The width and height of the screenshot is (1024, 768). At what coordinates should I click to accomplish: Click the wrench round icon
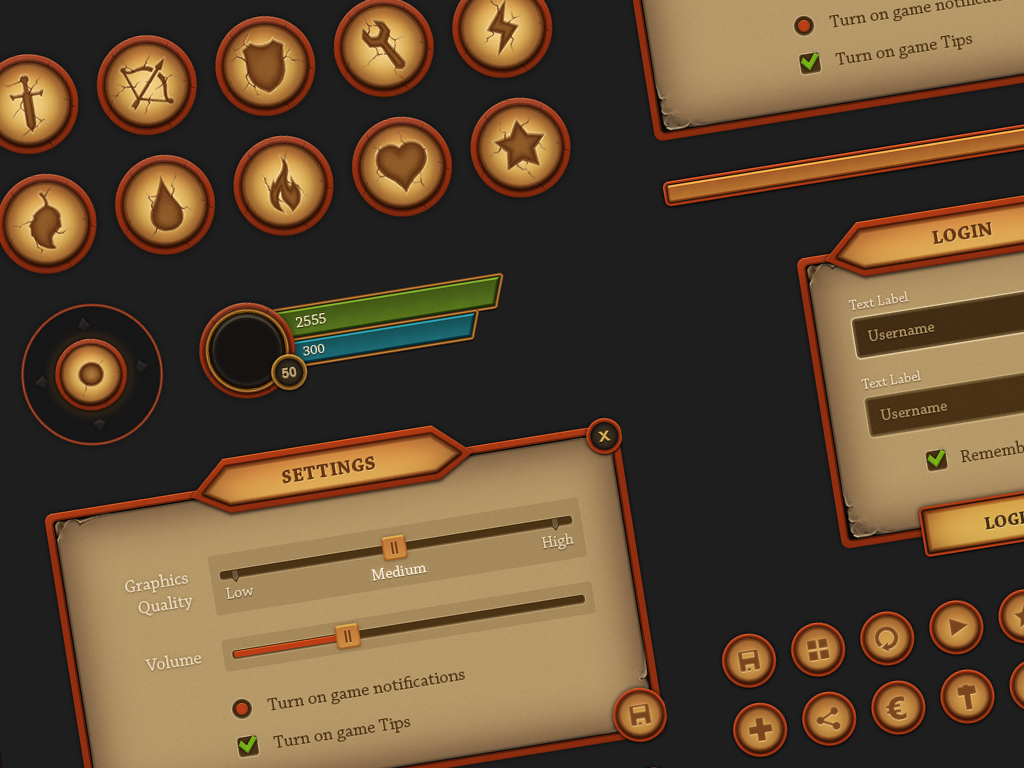click(x=383, y=47)
